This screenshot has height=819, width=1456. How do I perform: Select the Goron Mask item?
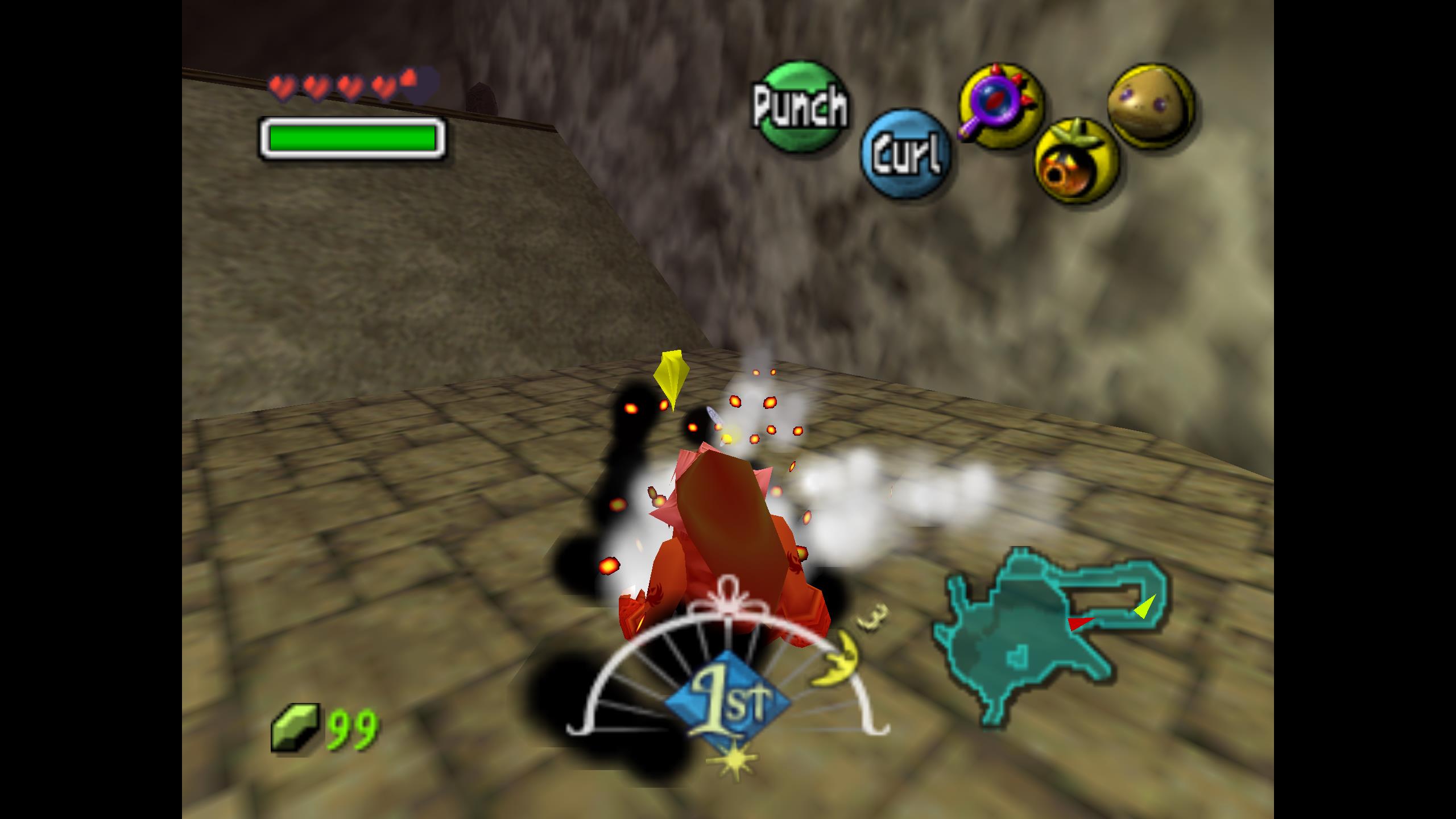point(1151,106)
